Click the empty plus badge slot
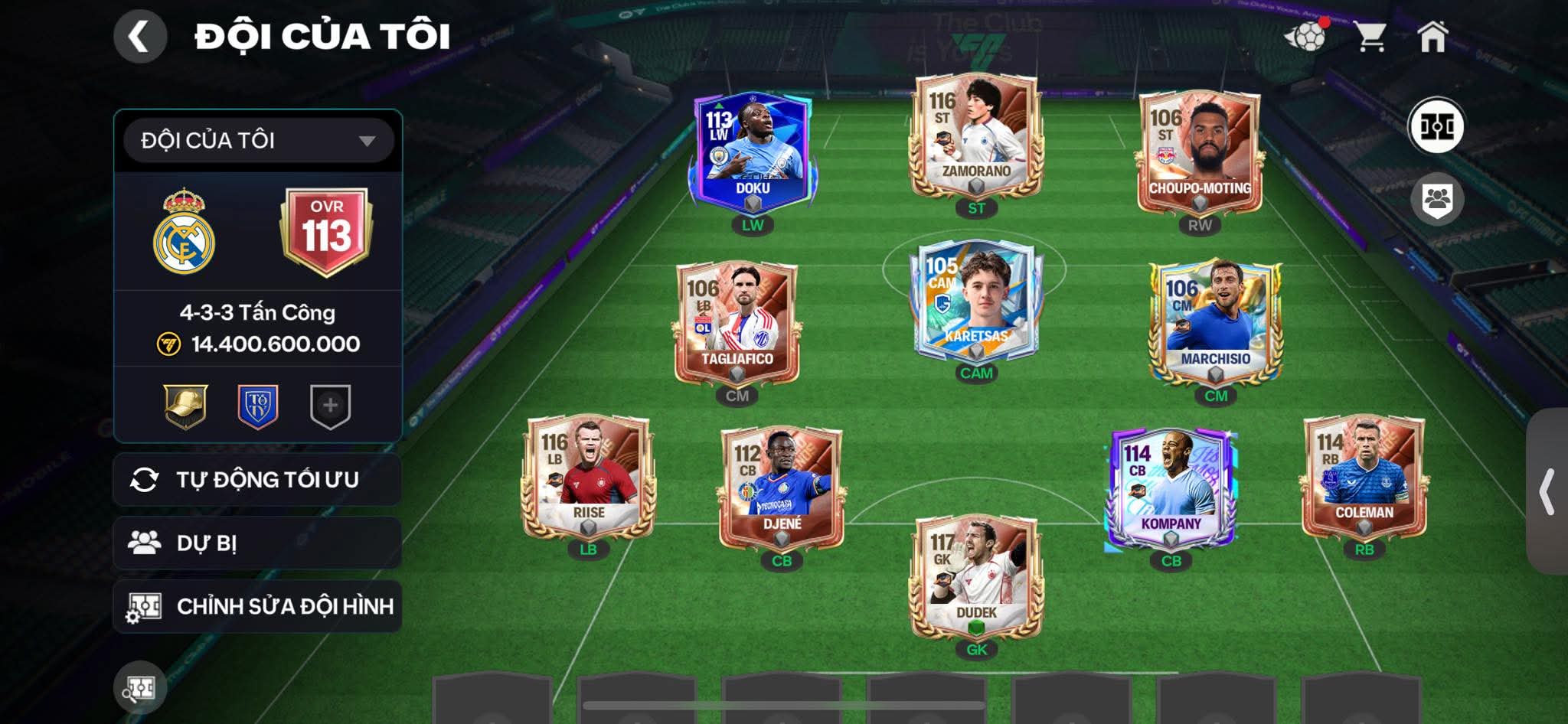Viewport: 1568px width, 724px height. tap(330, 406)
